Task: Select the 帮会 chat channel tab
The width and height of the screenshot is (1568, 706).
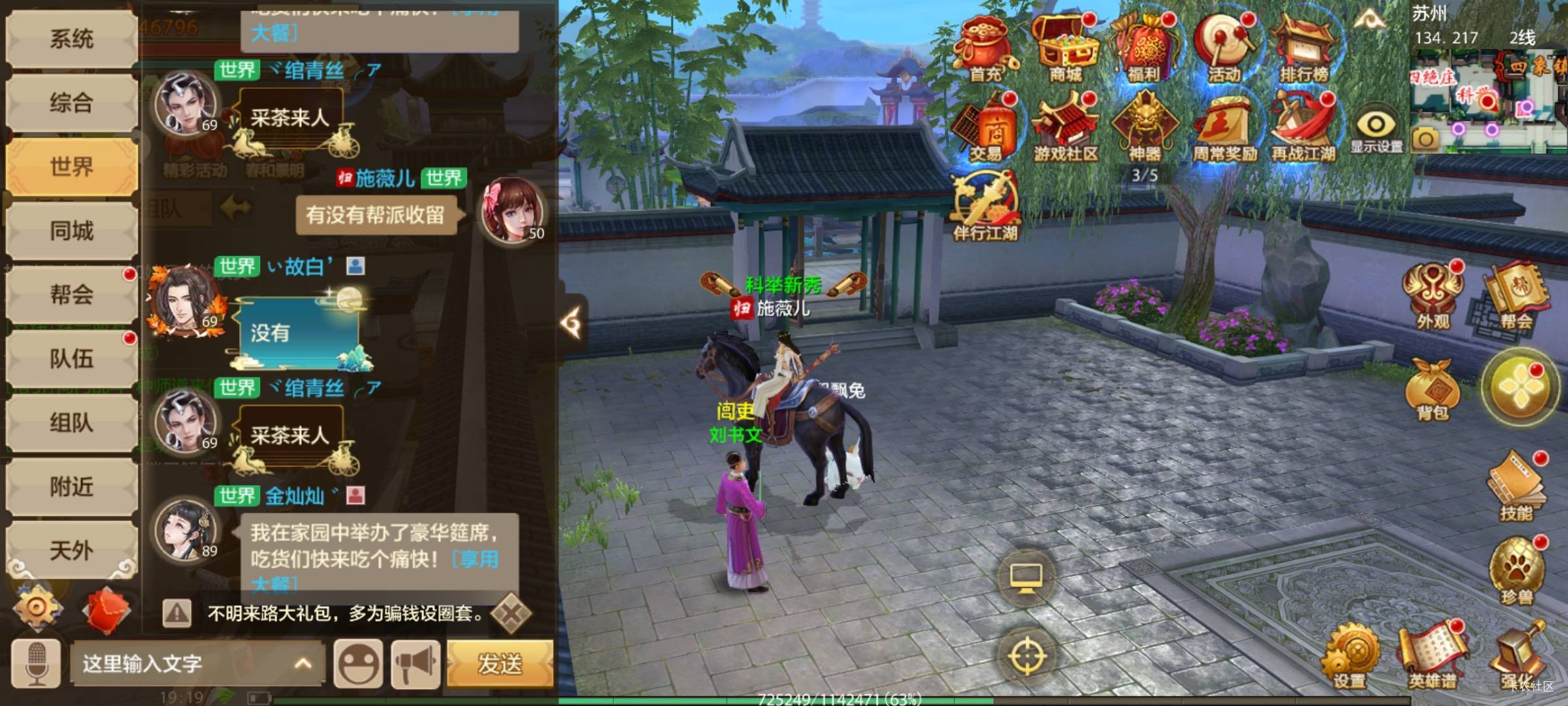Action: [71, 294]
